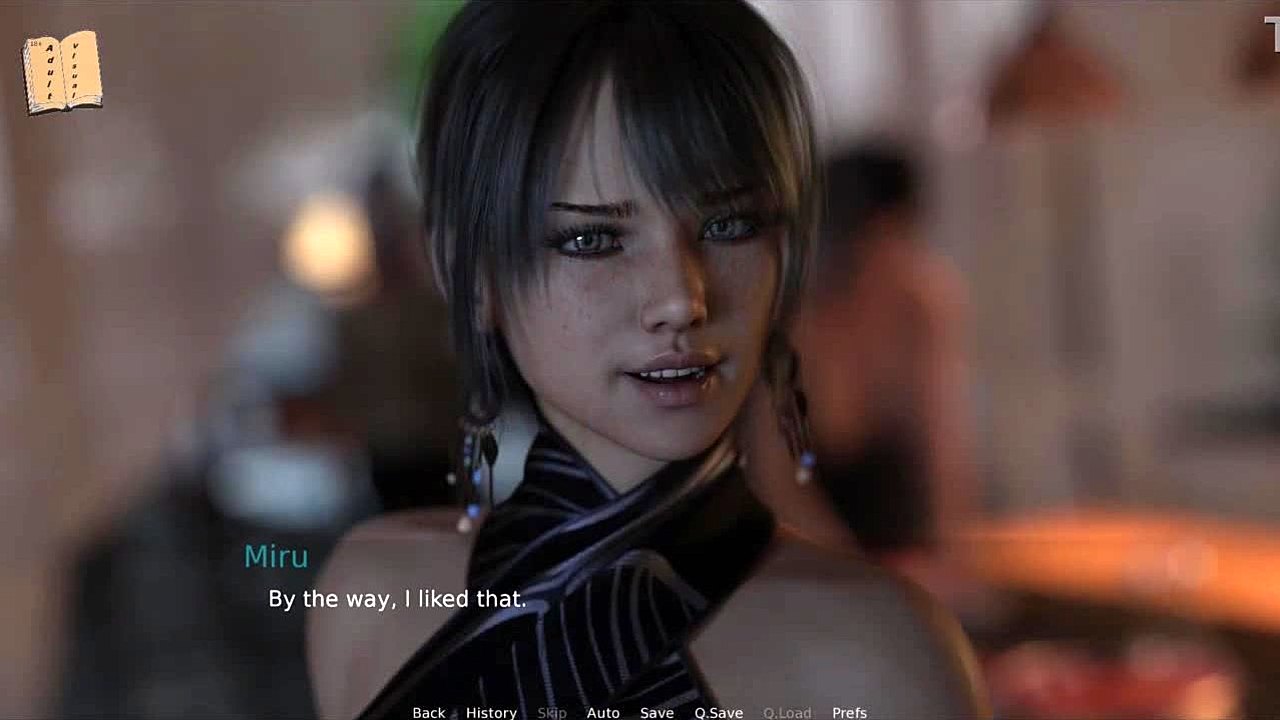
Task: Open the Prefs settings menu
Action: [849, 712]
